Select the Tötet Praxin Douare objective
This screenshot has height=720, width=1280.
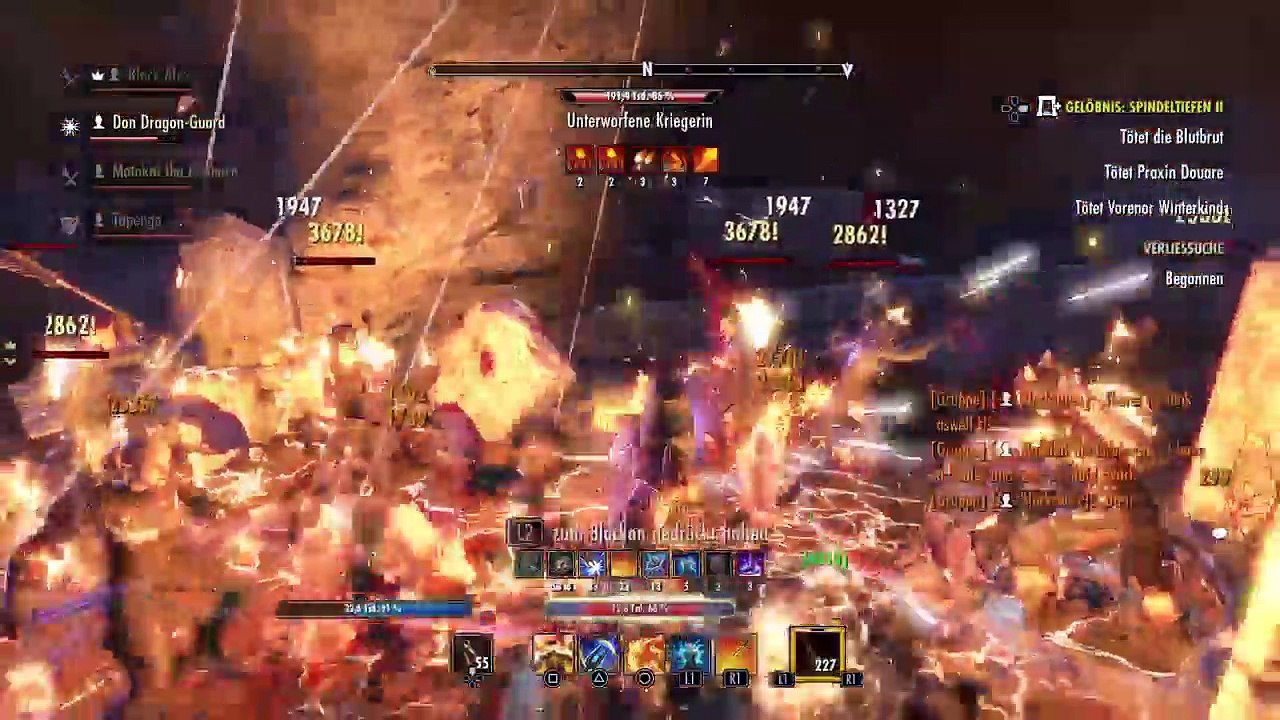click(x=1163, y=172)
